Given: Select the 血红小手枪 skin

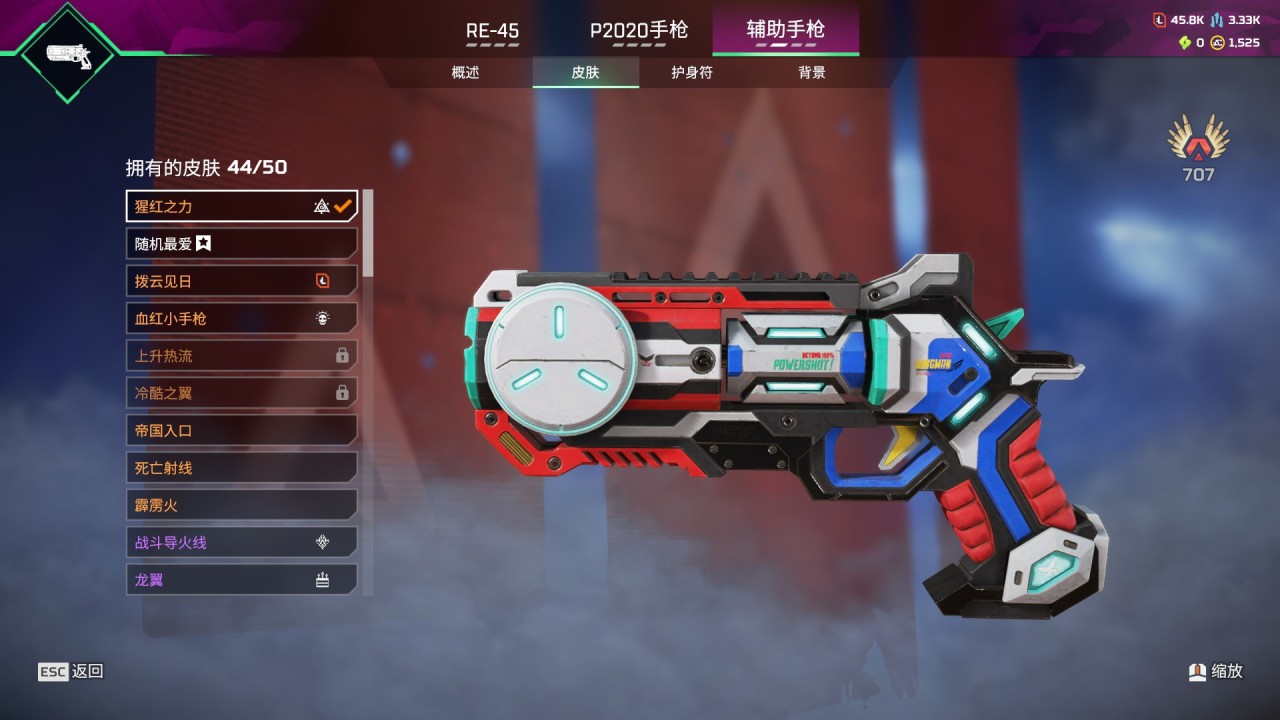Looking at the screenshot, I should point(241,318).
